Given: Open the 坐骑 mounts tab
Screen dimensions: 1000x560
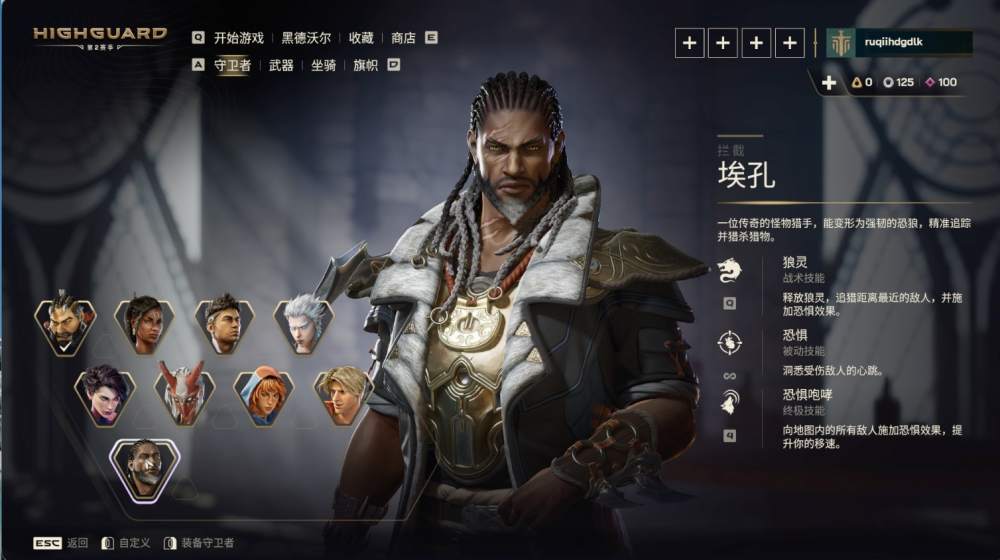Looking at the screenshot, I should tap(323, 65).
